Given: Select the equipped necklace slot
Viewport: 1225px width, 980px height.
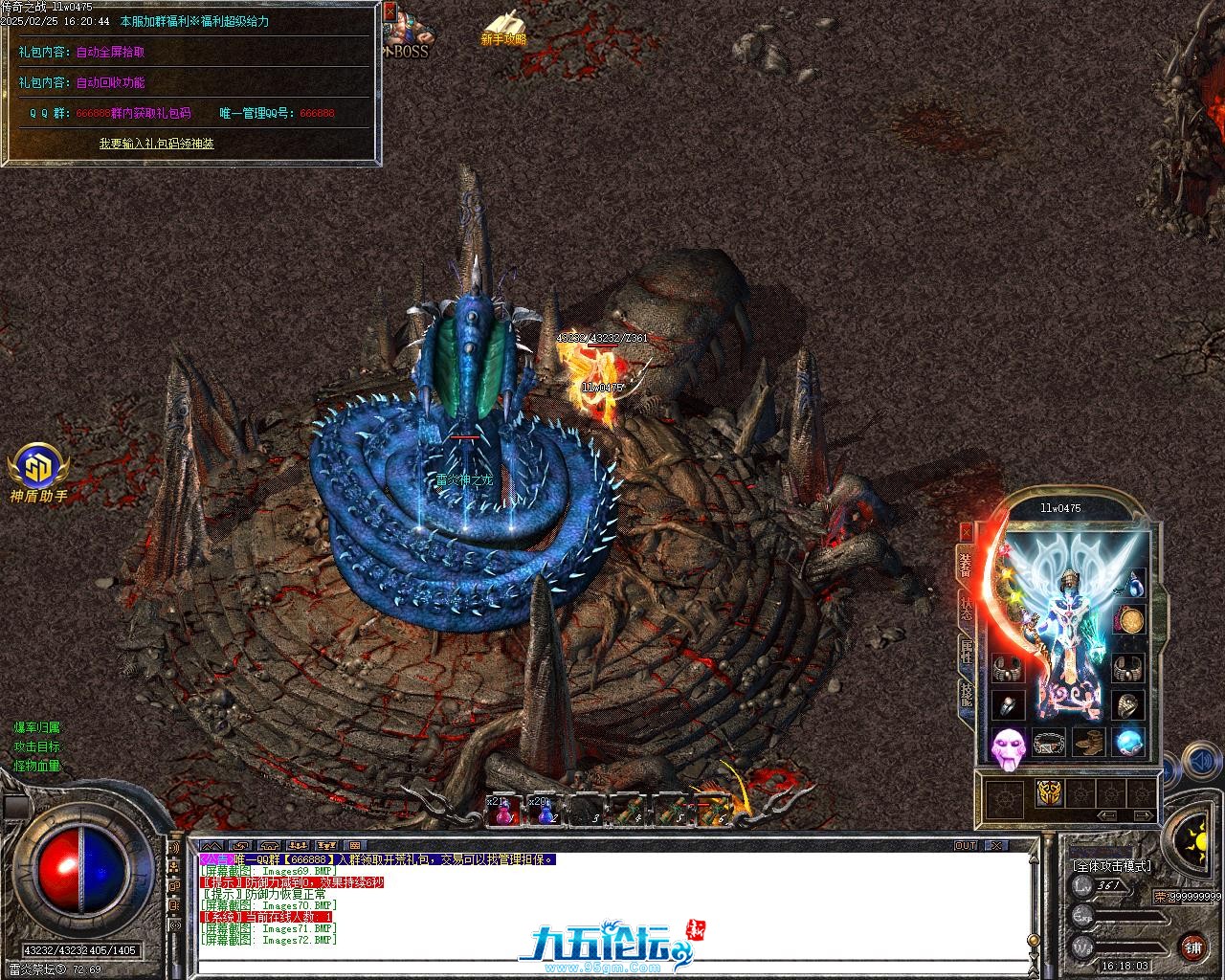Looking at the screenshot, I should [1133, 583].
